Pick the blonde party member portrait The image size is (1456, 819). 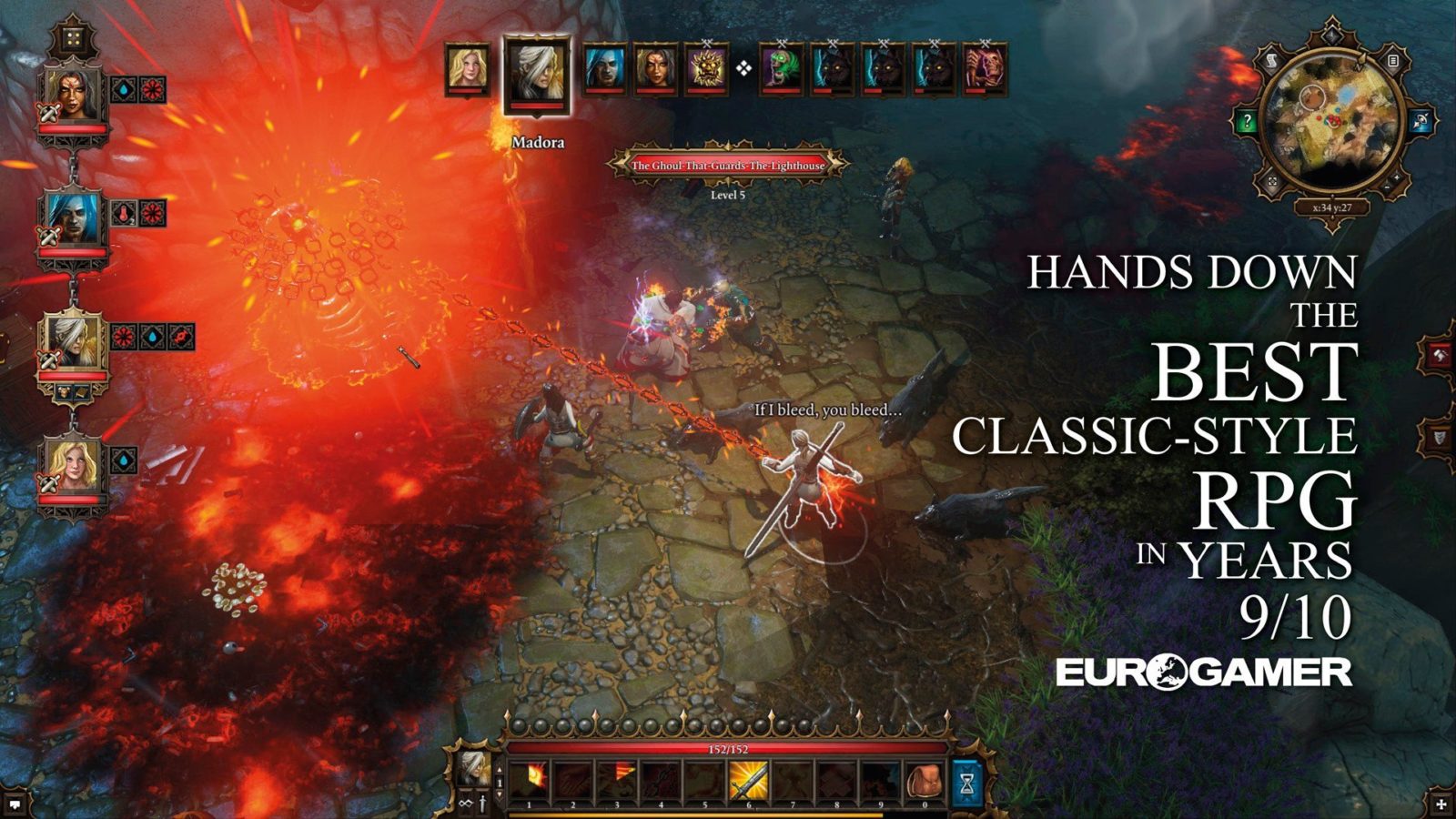coord(72,467)
